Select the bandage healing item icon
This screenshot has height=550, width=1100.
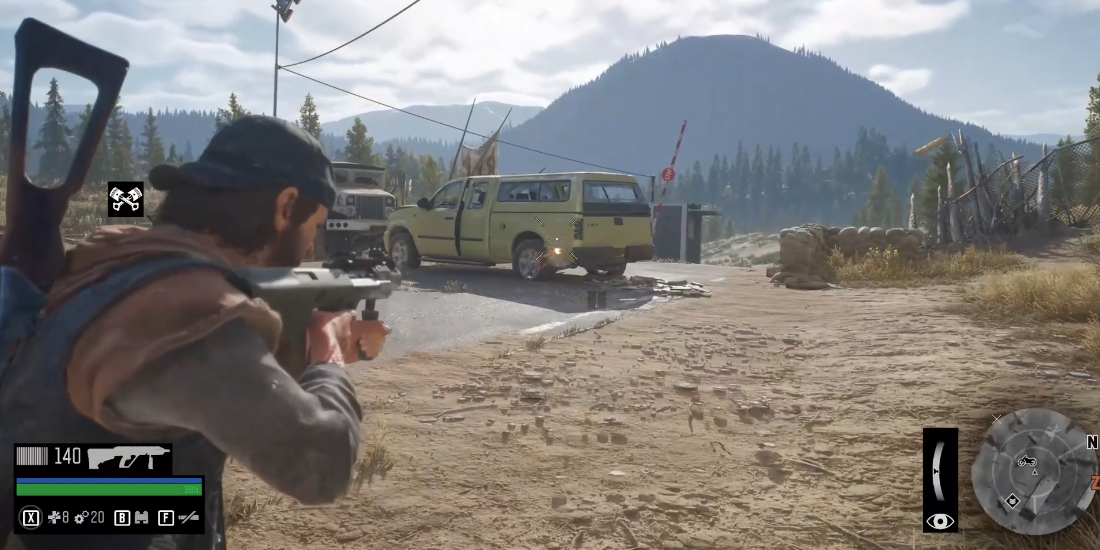53,518
